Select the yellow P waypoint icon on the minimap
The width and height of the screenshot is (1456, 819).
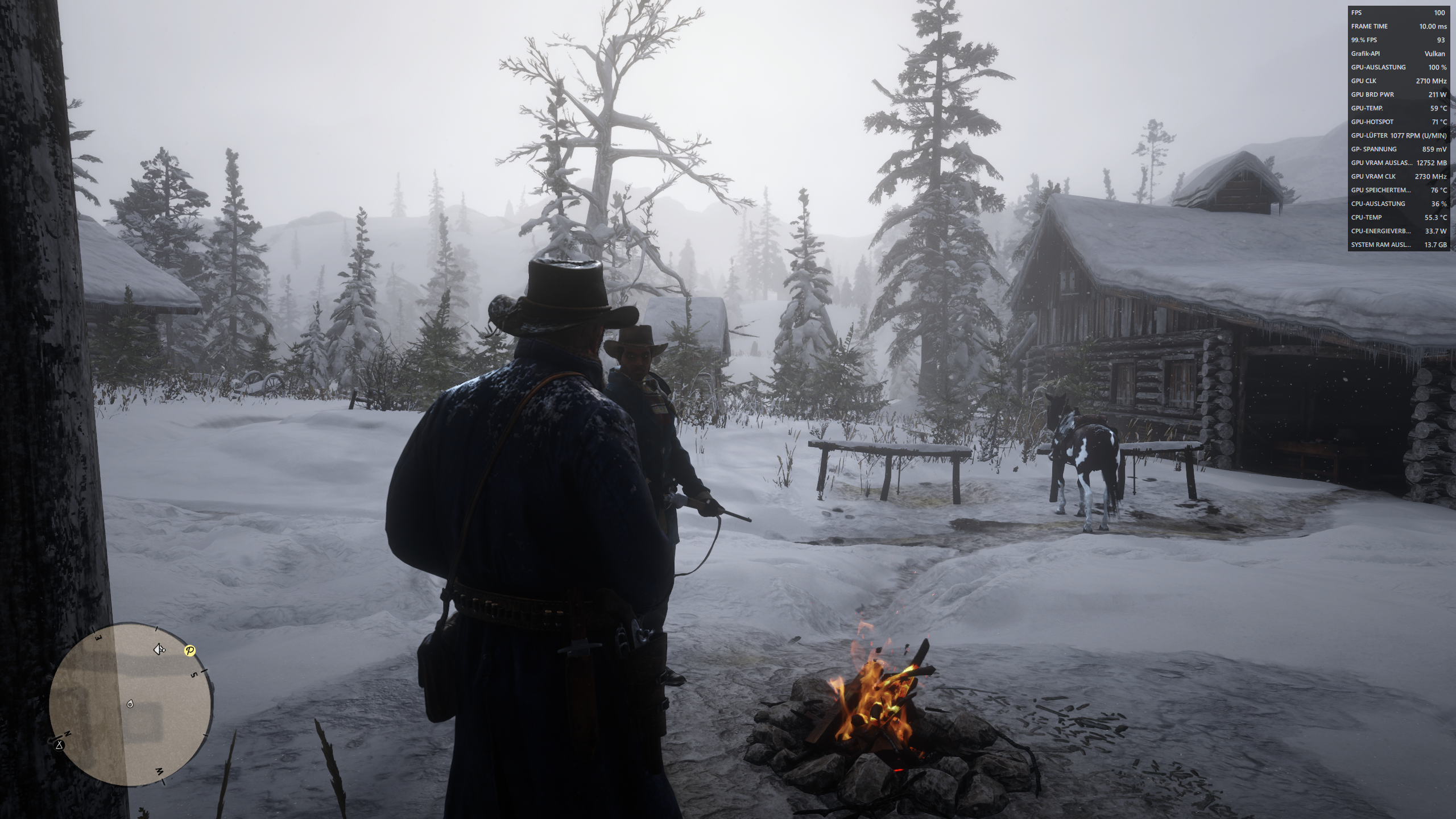coord(190,650)
